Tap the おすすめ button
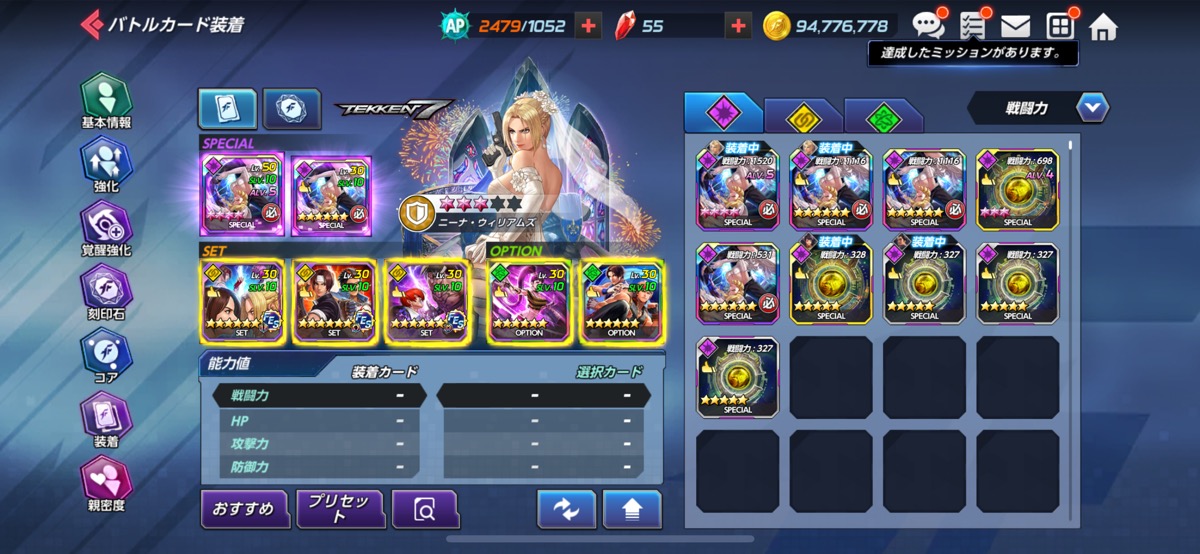Viewport: 1200px width, 554px height. (244, 509)
